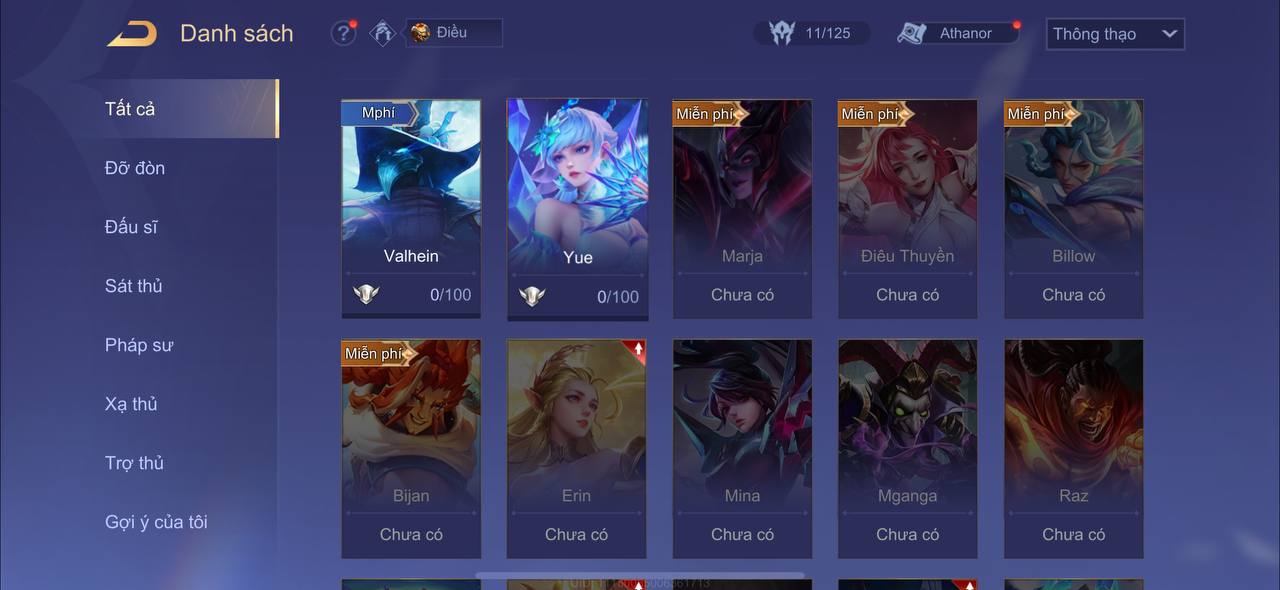1280x590 pixels.
Task: Open Gợi ý của tôi tab
Action: click(x=156, y=522)
